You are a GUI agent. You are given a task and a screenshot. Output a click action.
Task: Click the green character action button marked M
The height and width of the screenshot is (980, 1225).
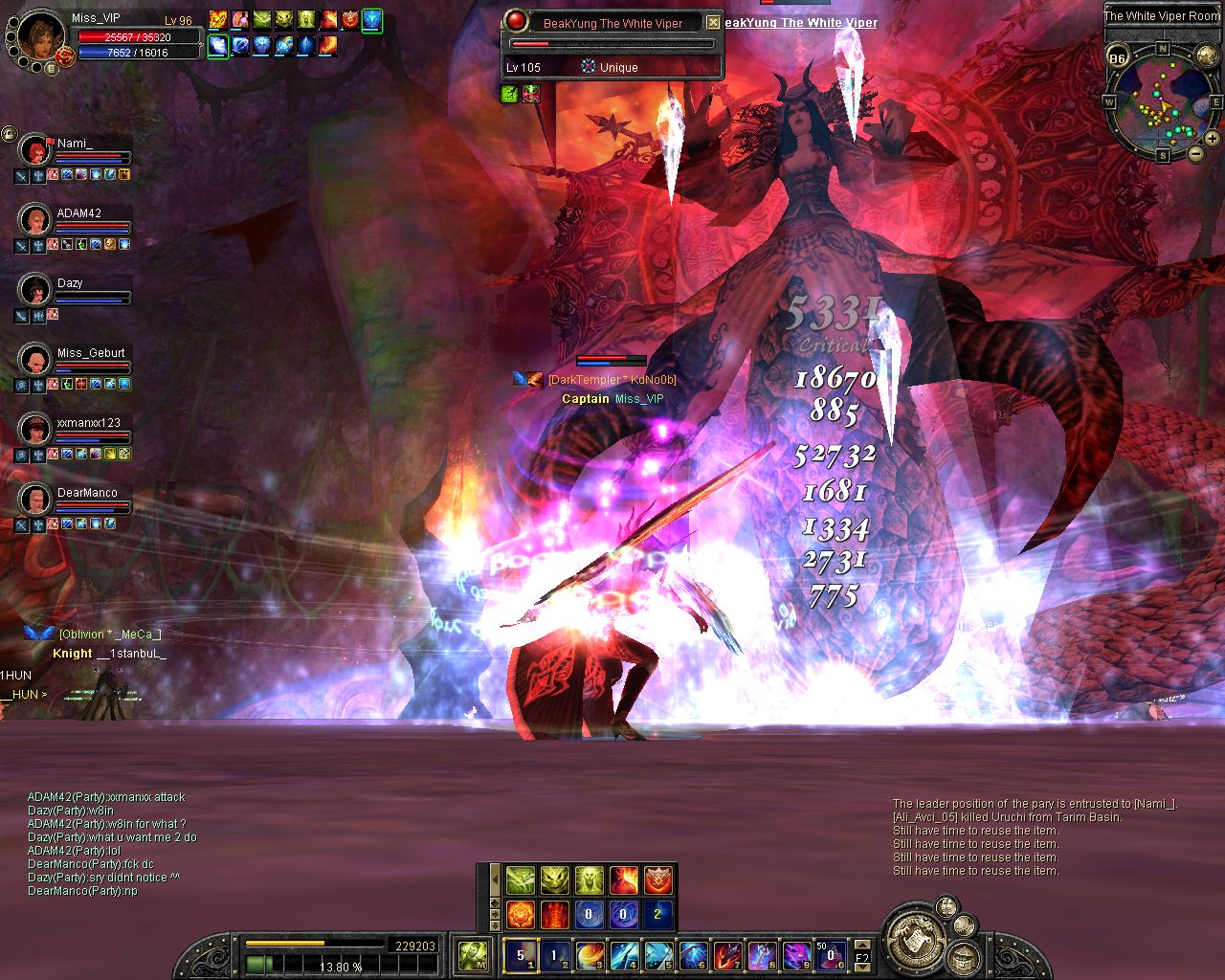pyautogui.click(x=473, y=955)
